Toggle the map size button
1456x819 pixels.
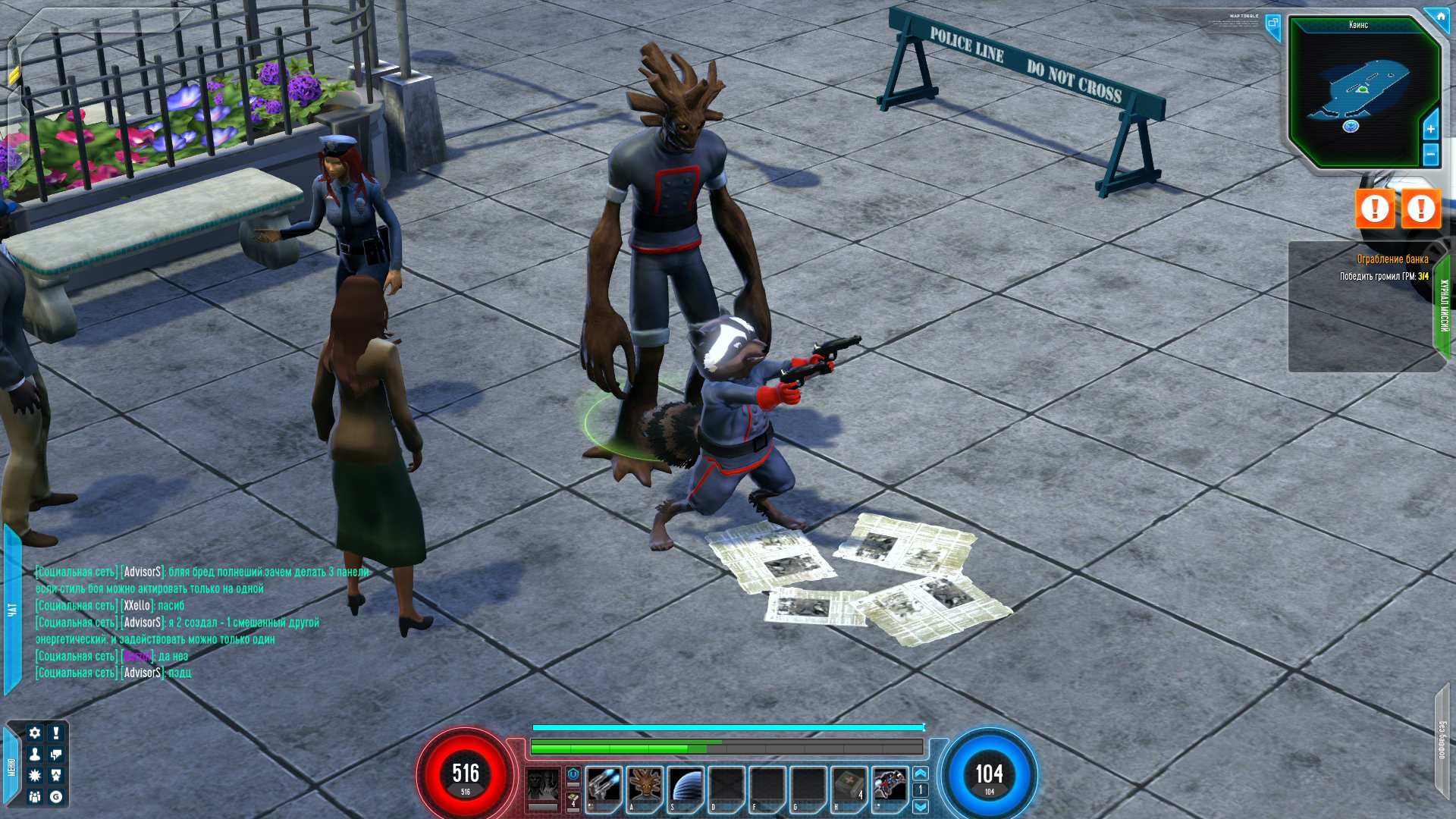[1273, 24]
